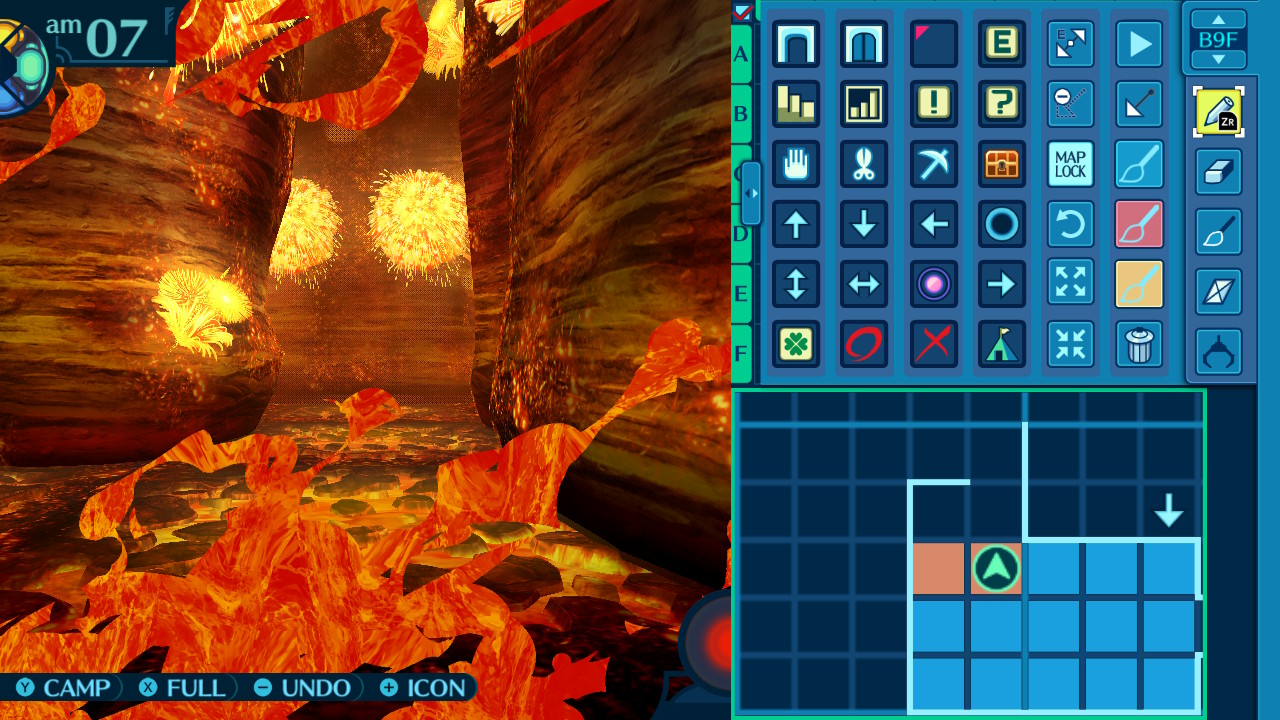Choose the red paint brush color
This screenshot has height=720, width=1280.
pos(1139,224)
